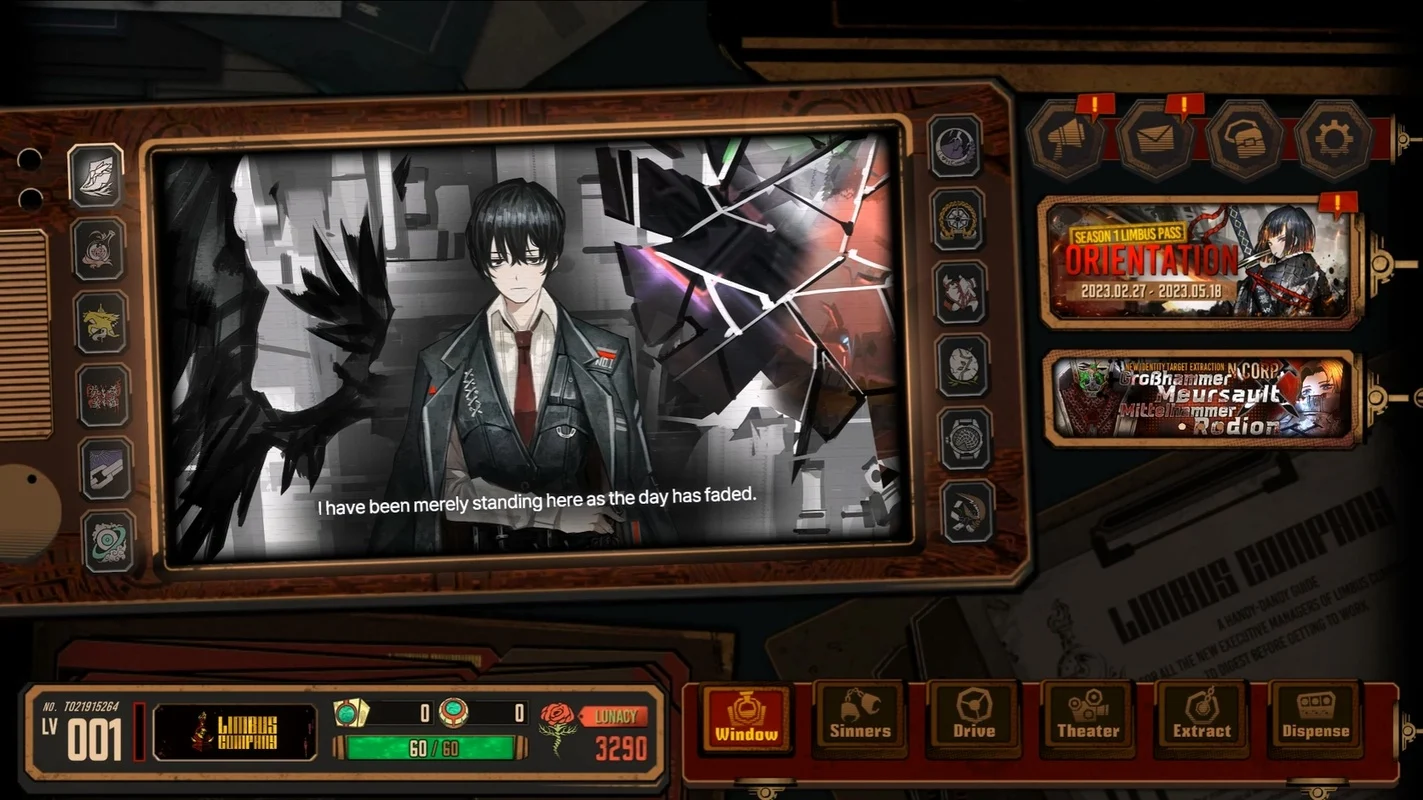Screen dimensions: 1423x800
Task: Select the cracked wing sinner icon
Action: 96,175
